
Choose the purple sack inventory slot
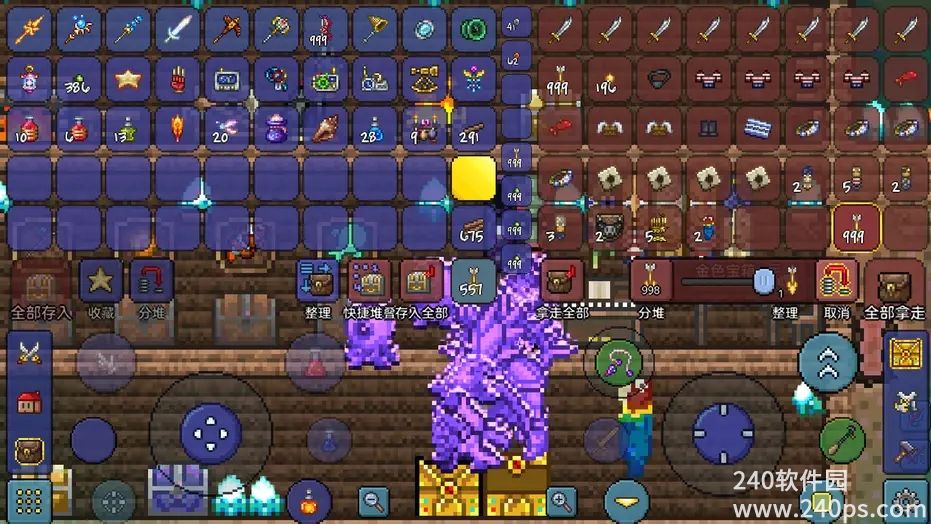tap(277, 128)
